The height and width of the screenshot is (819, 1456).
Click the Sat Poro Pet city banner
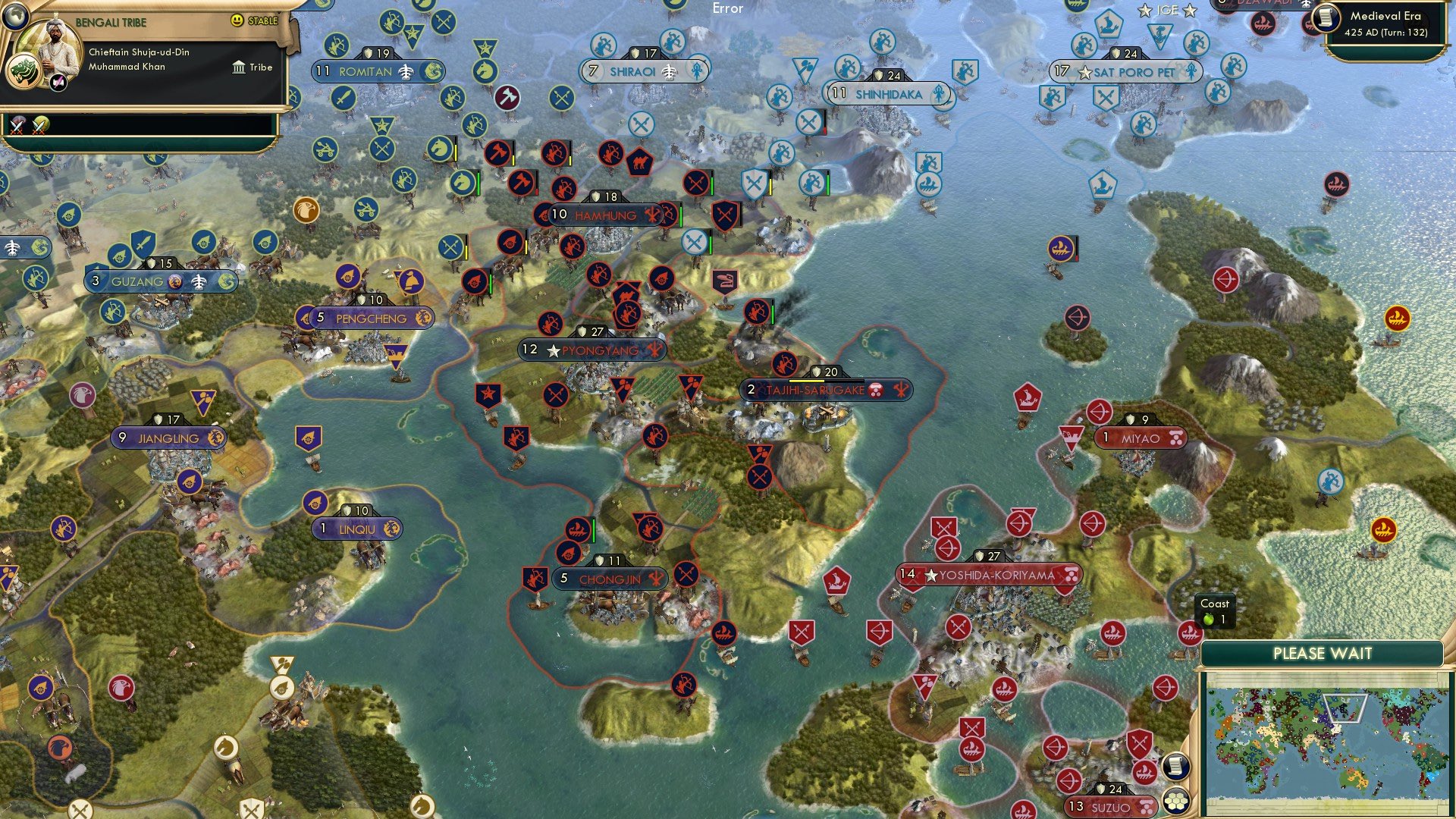1129,74
